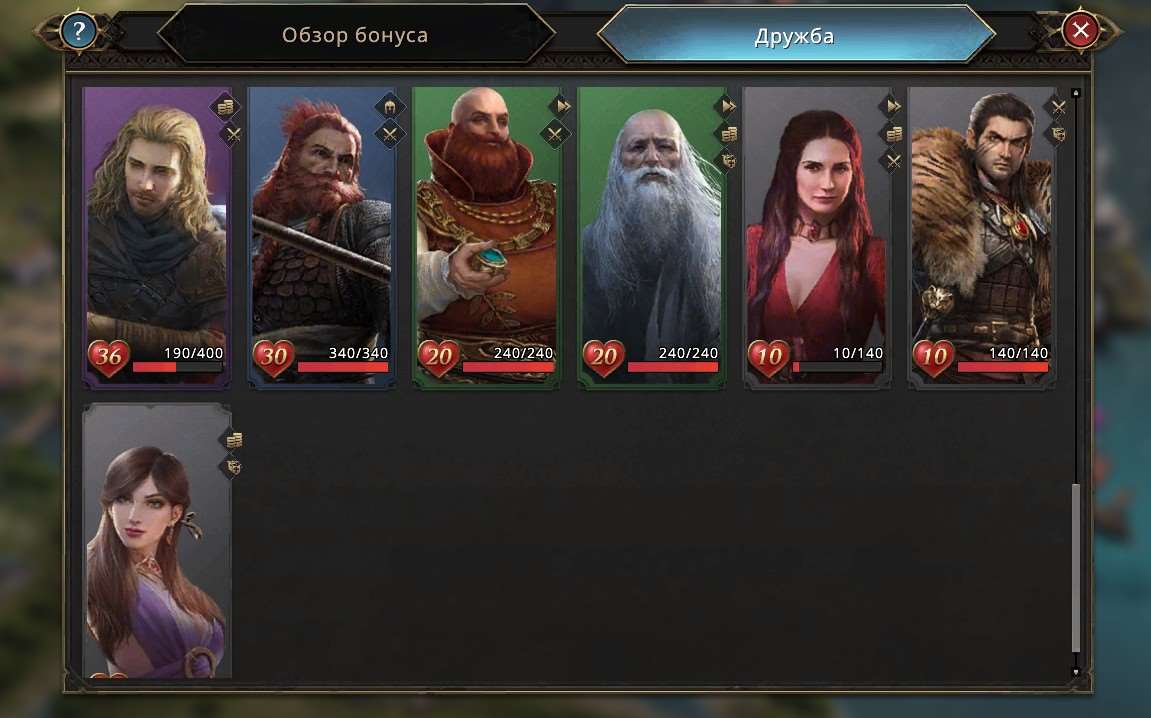Pick the bald red-bearded hero card
Screen dimensions: 1151x718
[486, 235]
